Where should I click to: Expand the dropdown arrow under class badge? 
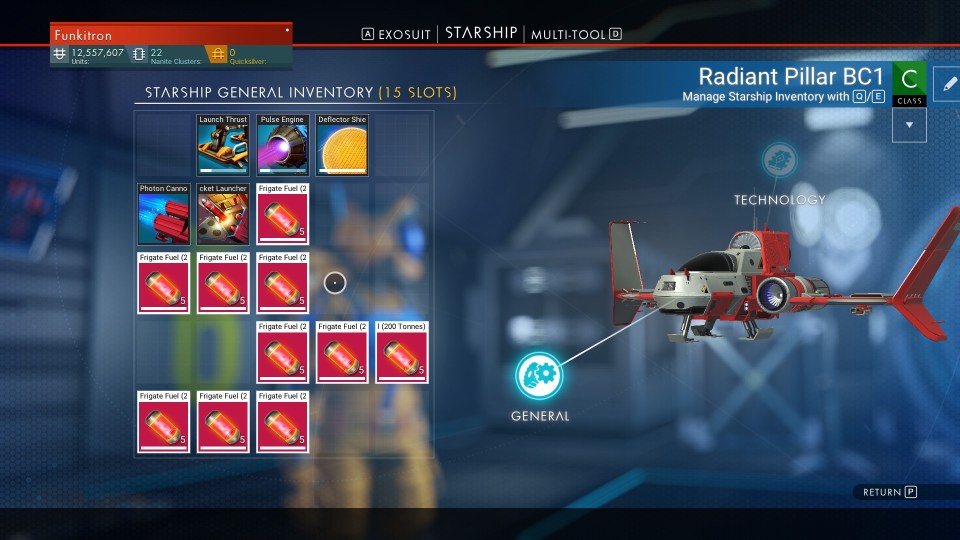pyautogui.click(x=909, y=125)
